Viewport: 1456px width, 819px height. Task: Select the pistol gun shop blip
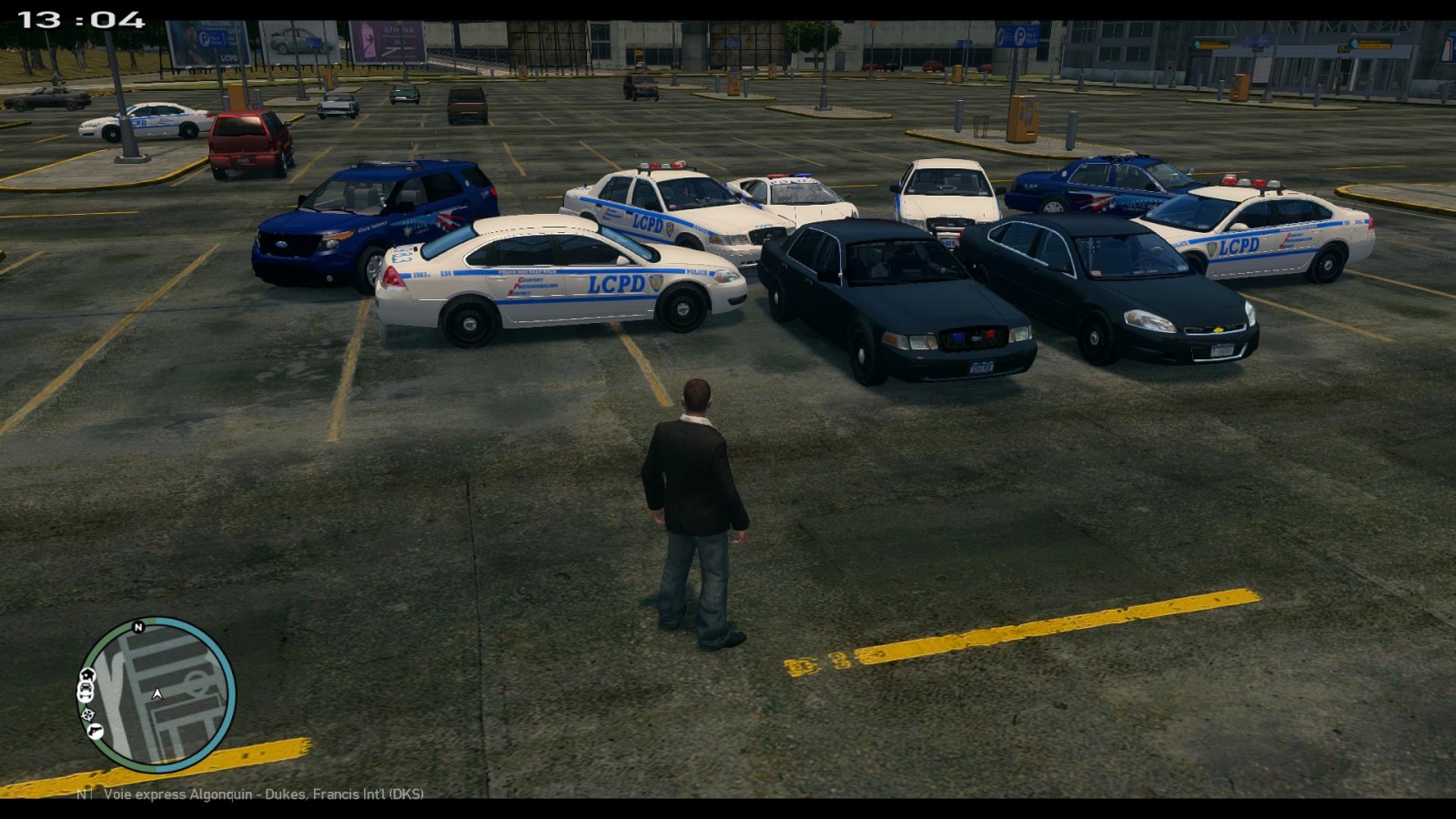click(95, 731)
